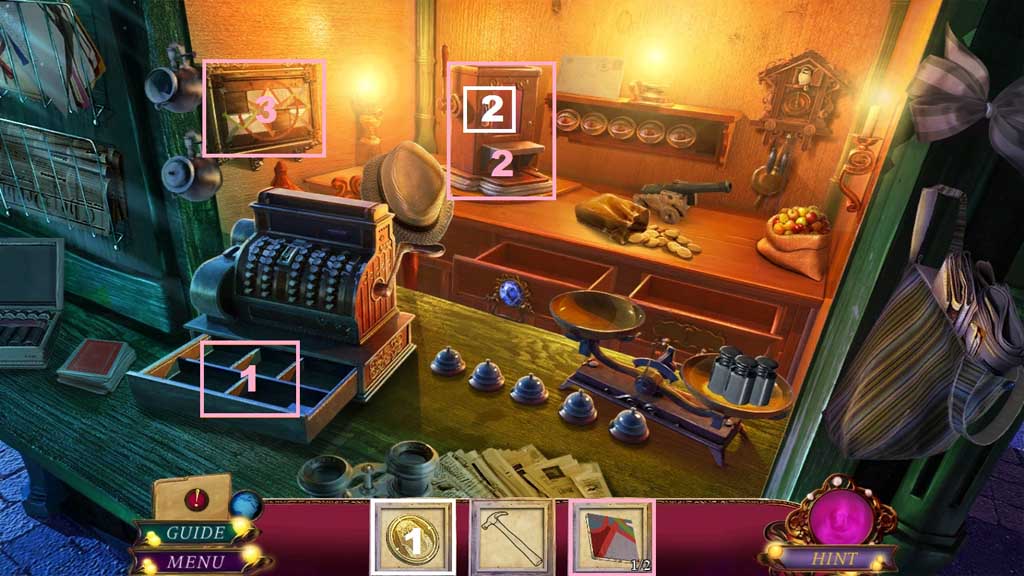Click the blue globe map icon
The image size is (1024, 576).
245,505
